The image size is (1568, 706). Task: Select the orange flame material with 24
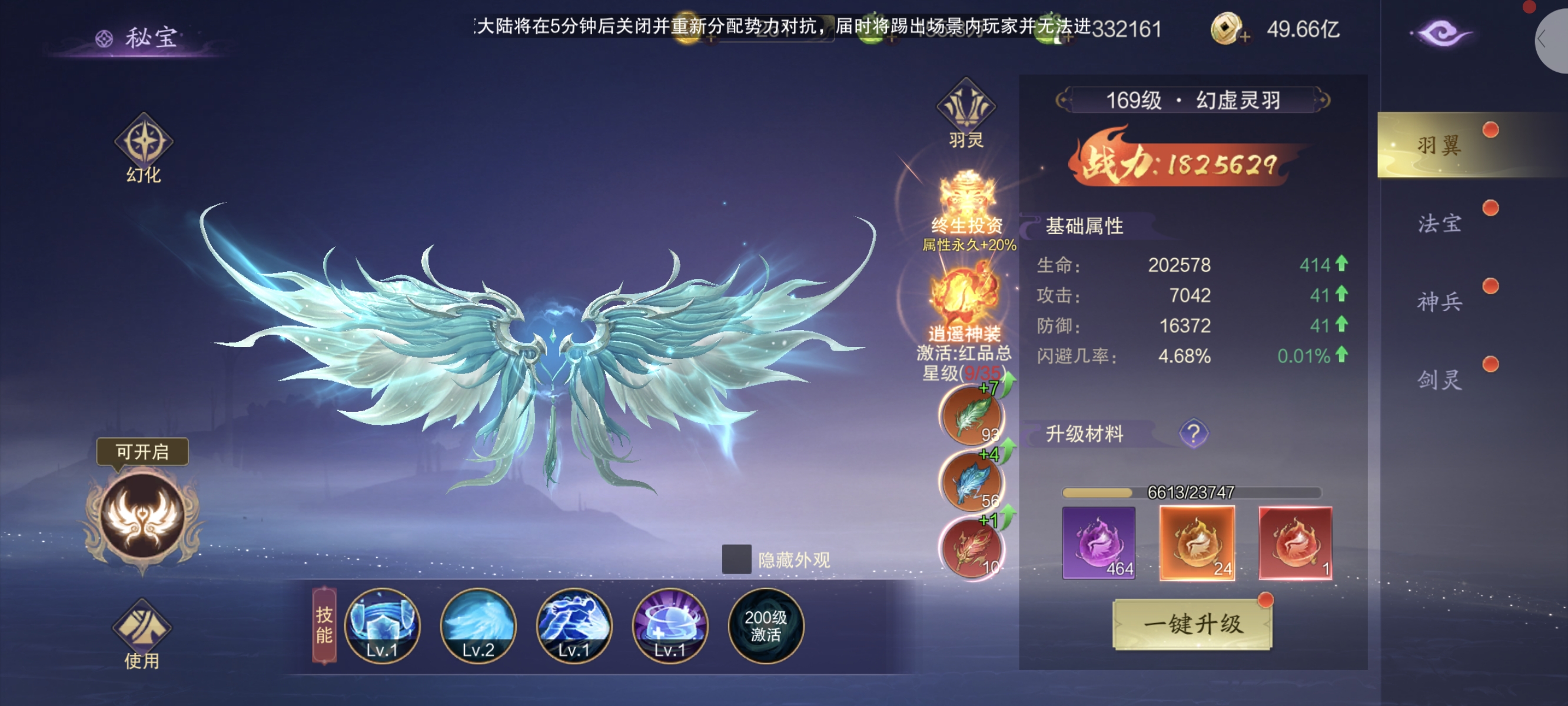coord(1197,543)
